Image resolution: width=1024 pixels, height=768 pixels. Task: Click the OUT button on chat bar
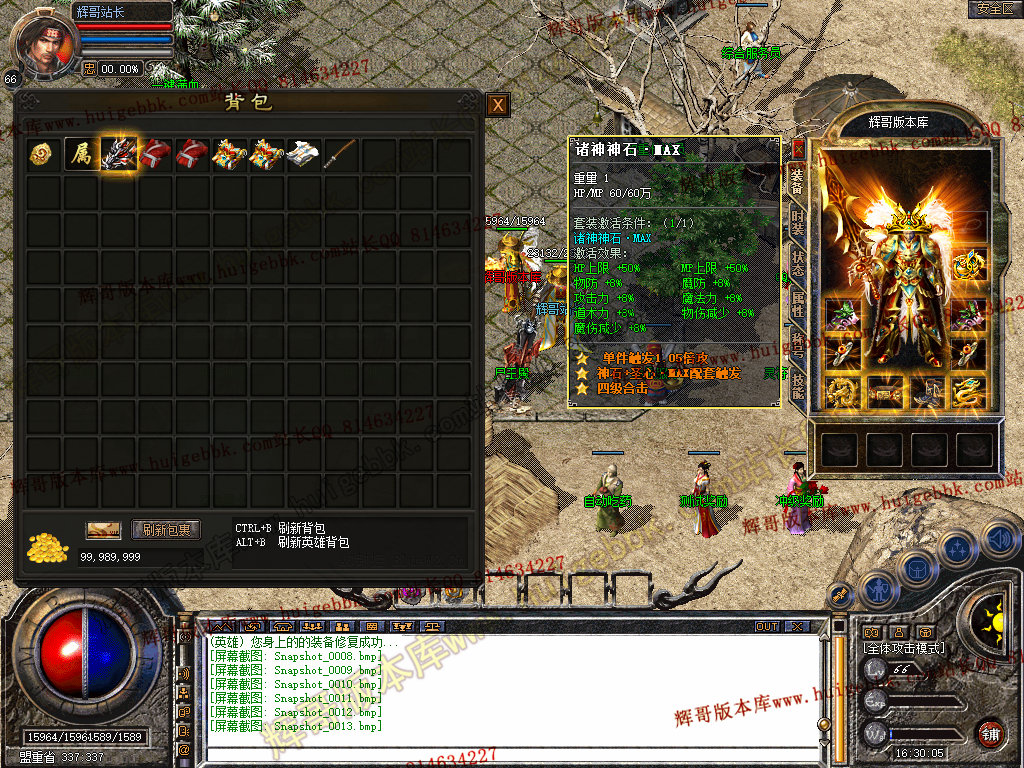[x=767, y=626]
